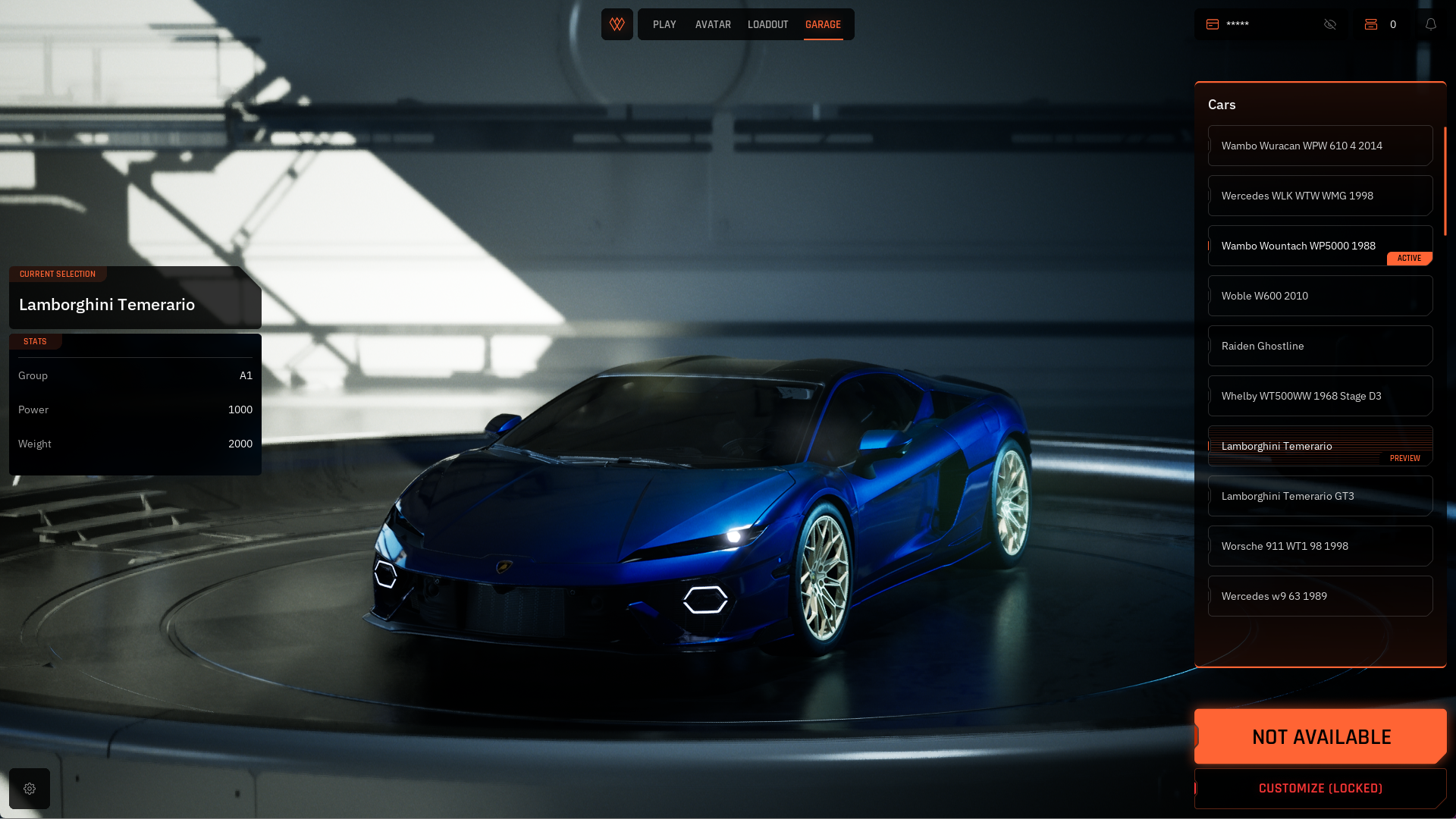
Task: Click the stacked coins currency icon
Action: coord(1371,24)
